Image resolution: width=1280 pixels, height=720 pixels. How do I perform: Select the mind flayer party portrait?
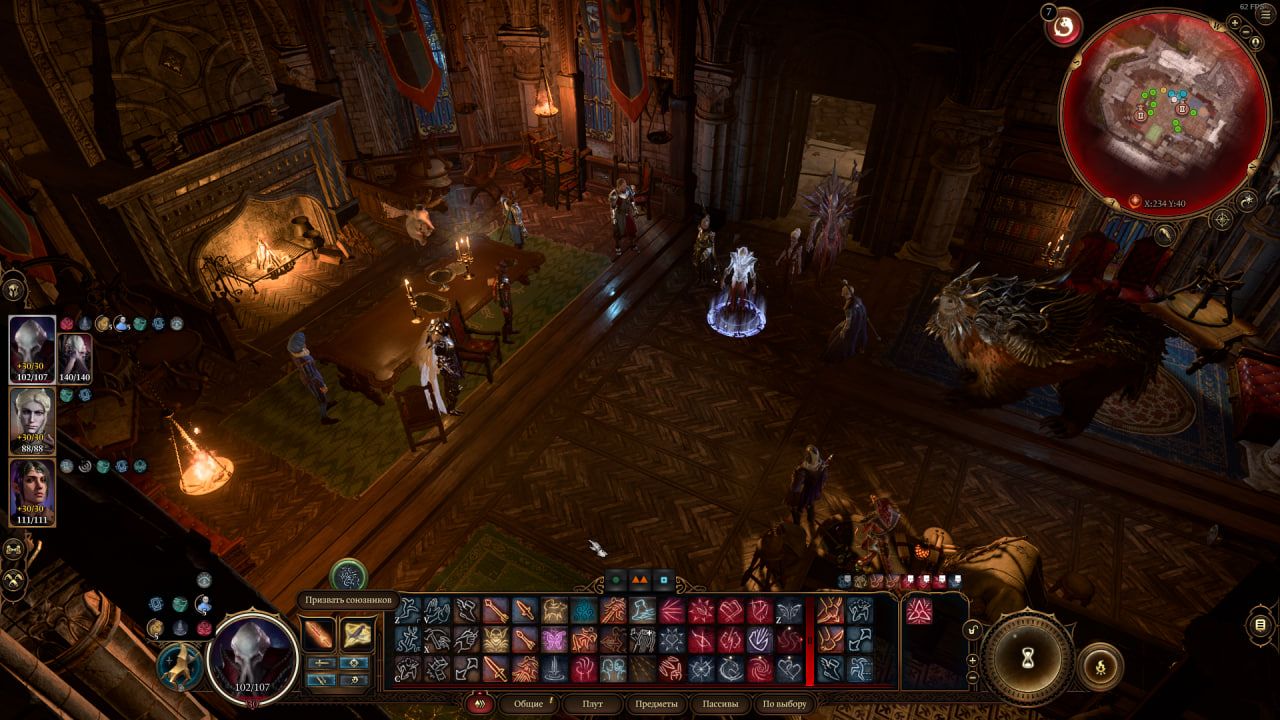[32, 349]
